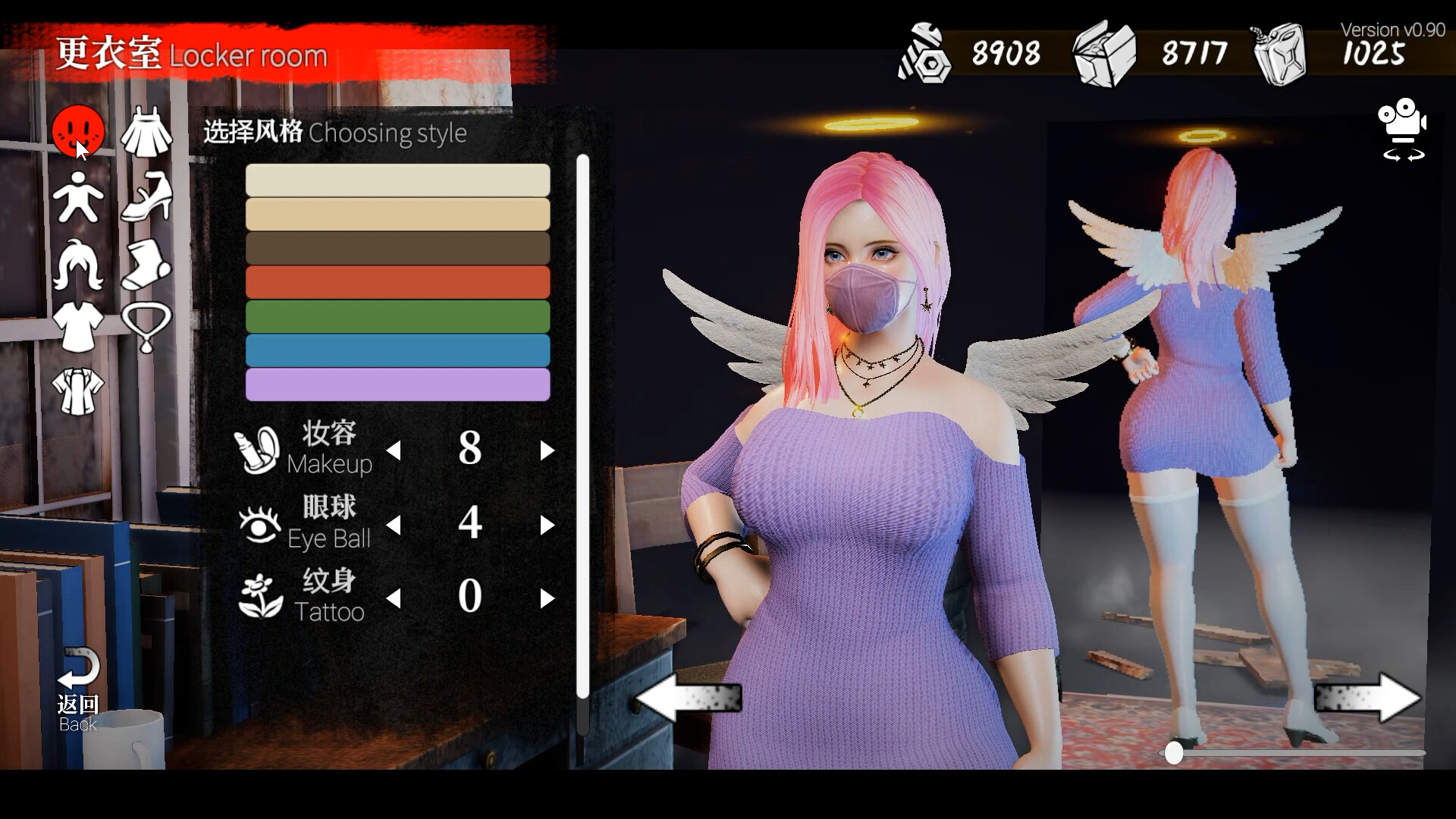Decrease the Eye Ball value

[394, 524]
